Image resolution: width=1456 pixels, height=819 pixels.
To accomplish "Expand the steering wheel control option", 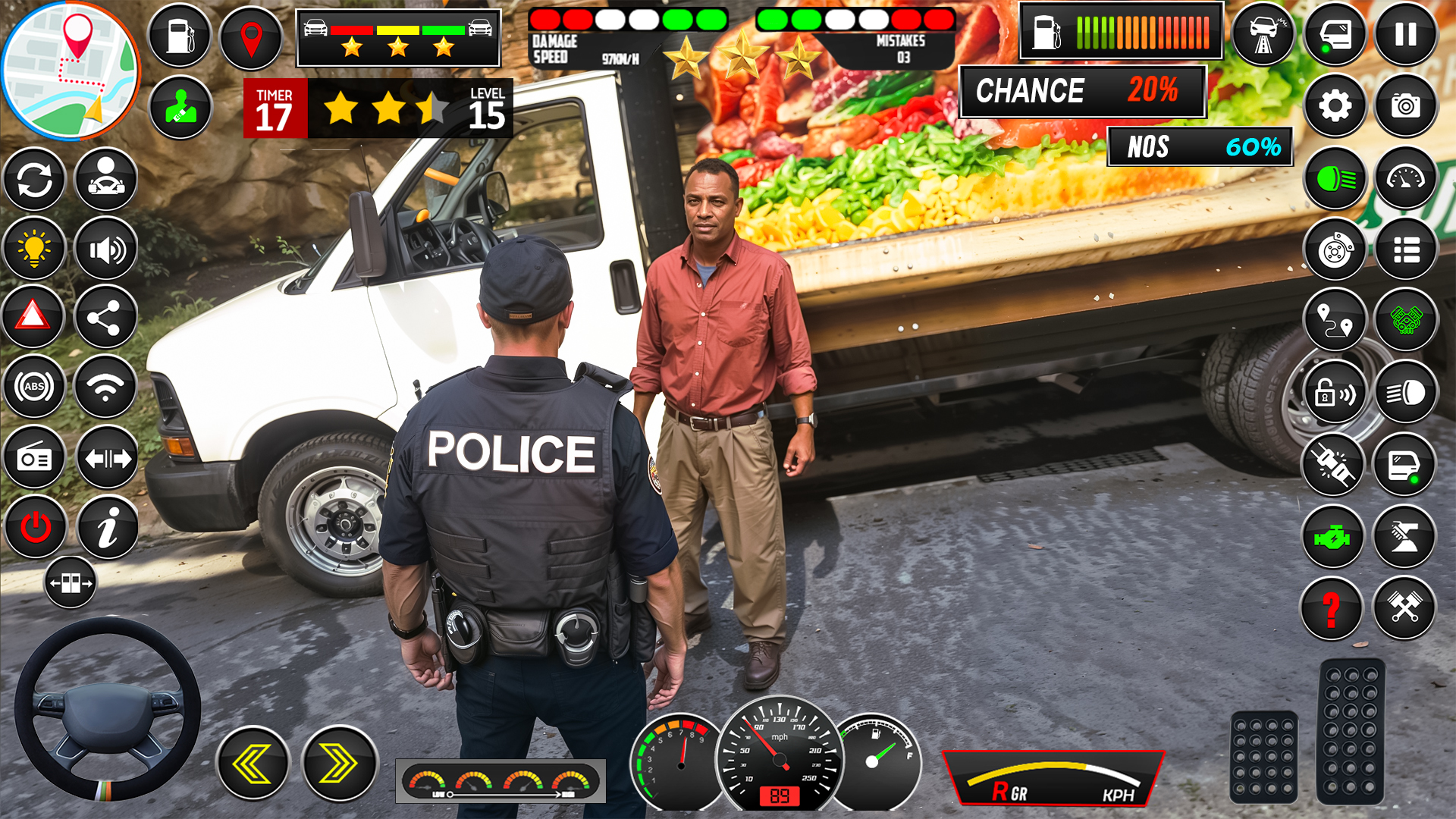I will coord(71,582).
